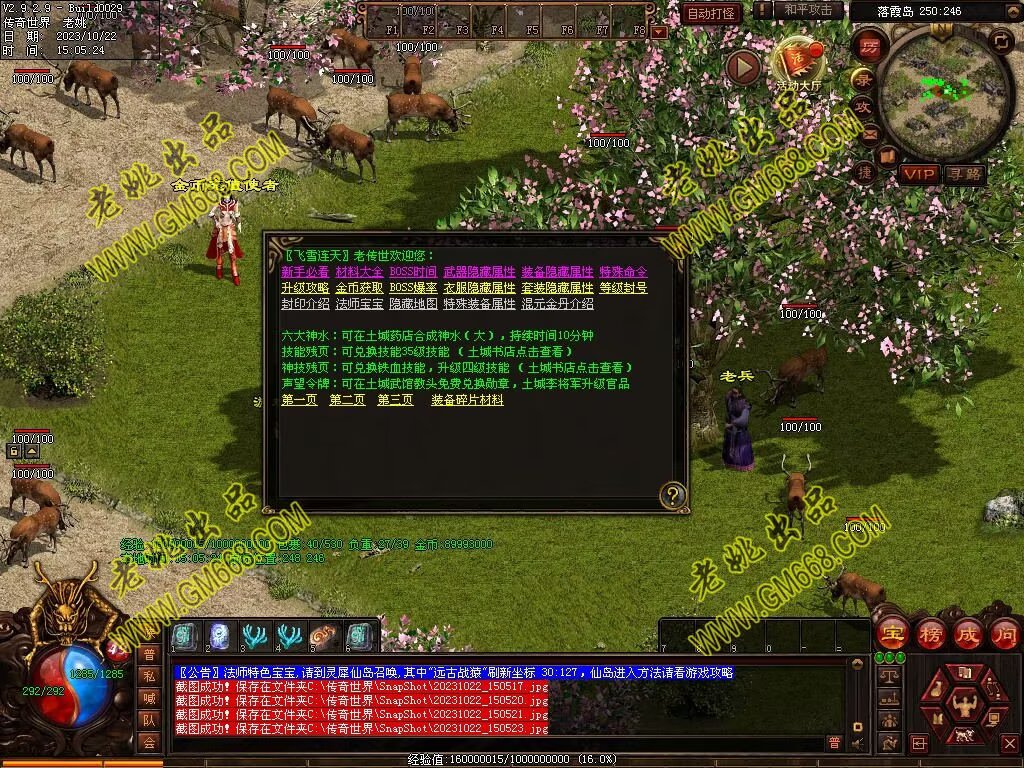Viewport: 1024px width, 768px height.
Task: Open the 宝 treasure shop button
Action: tap(891, 633)
